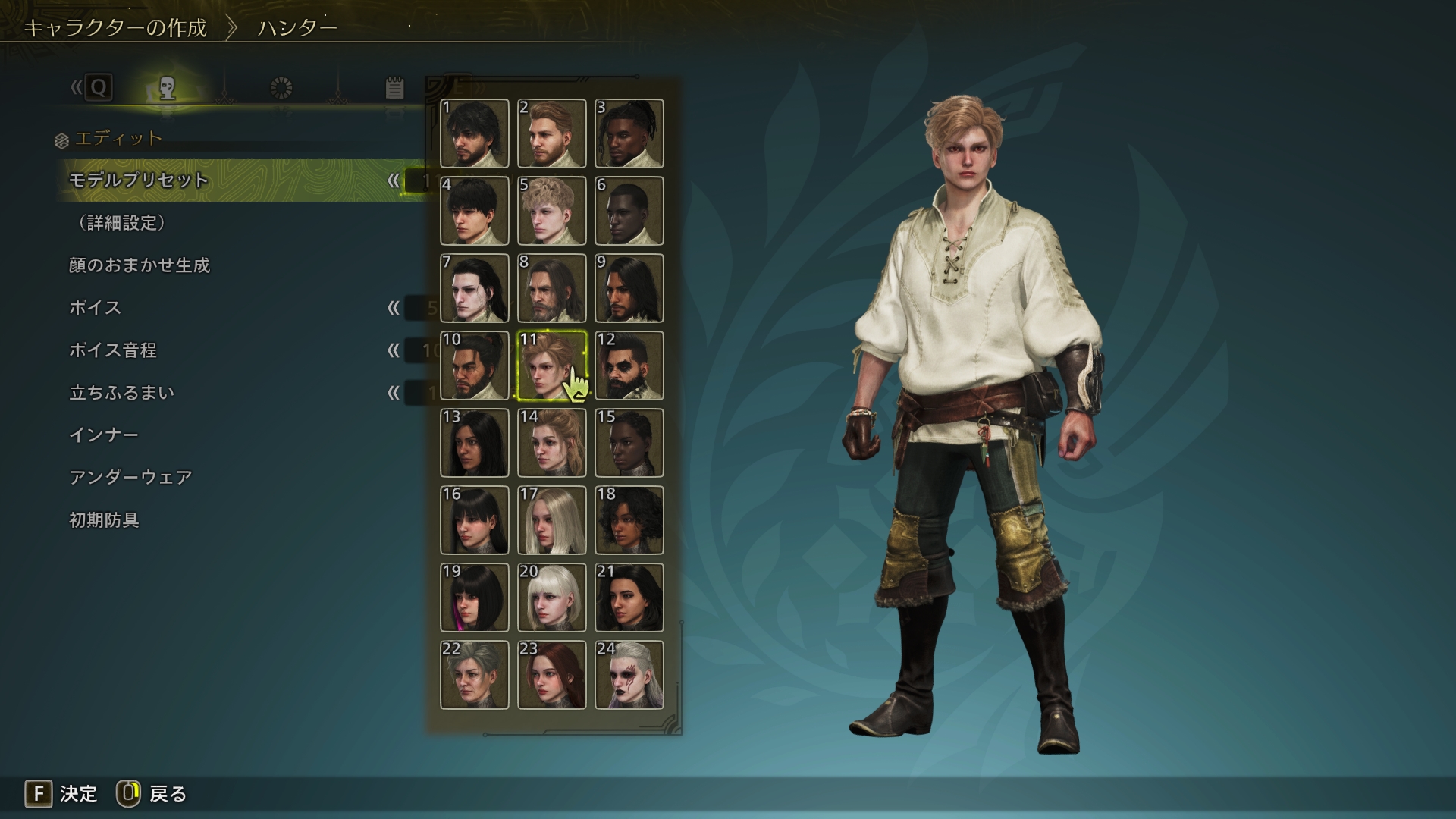
Task: Select preset 19 with pink-streaked bob
Action: point(475,598)
